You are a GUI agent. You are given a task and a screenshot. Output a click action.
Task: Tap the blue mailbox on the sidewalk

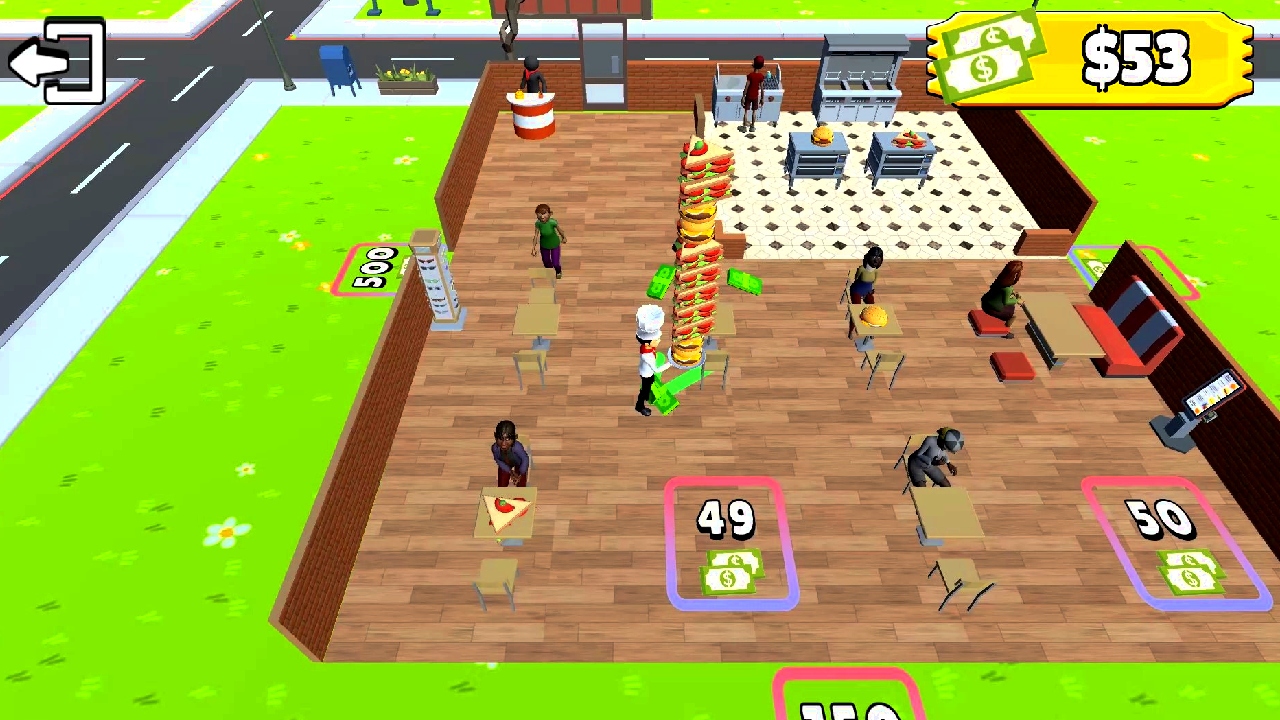pyautogui.click(x=337, y=65)
